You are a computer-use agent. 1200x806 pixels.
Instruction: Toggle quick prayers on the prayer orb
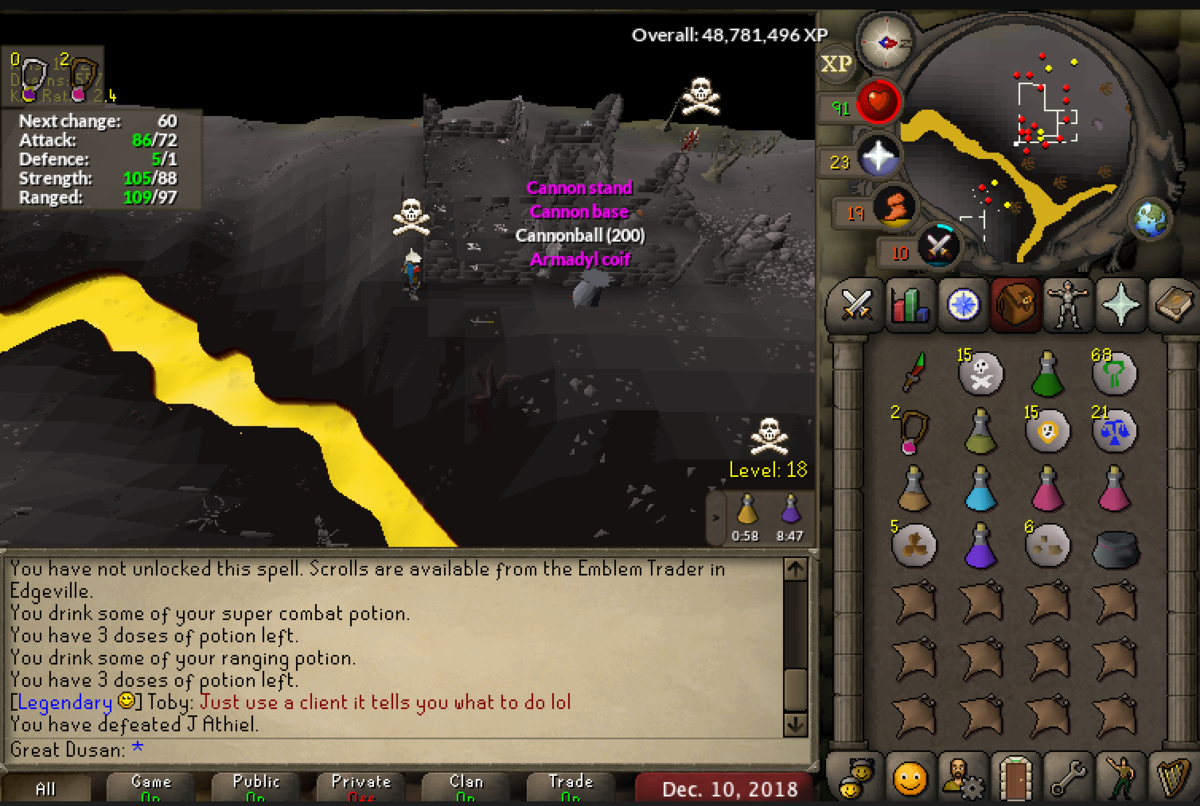pos(879,157)
